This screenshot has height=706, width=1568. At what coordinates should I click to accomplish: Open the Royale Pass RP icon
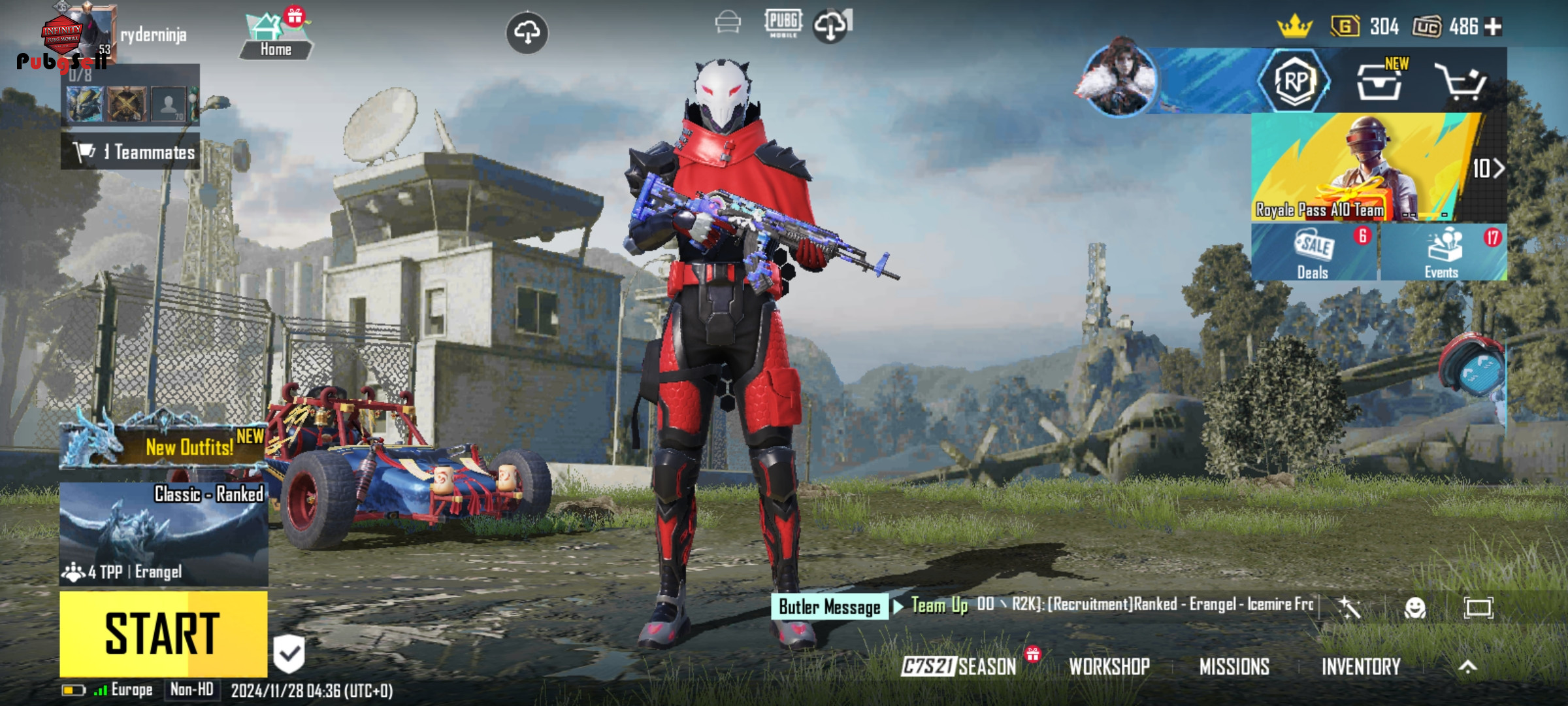pyautogui.click(x=1295, y=82)
